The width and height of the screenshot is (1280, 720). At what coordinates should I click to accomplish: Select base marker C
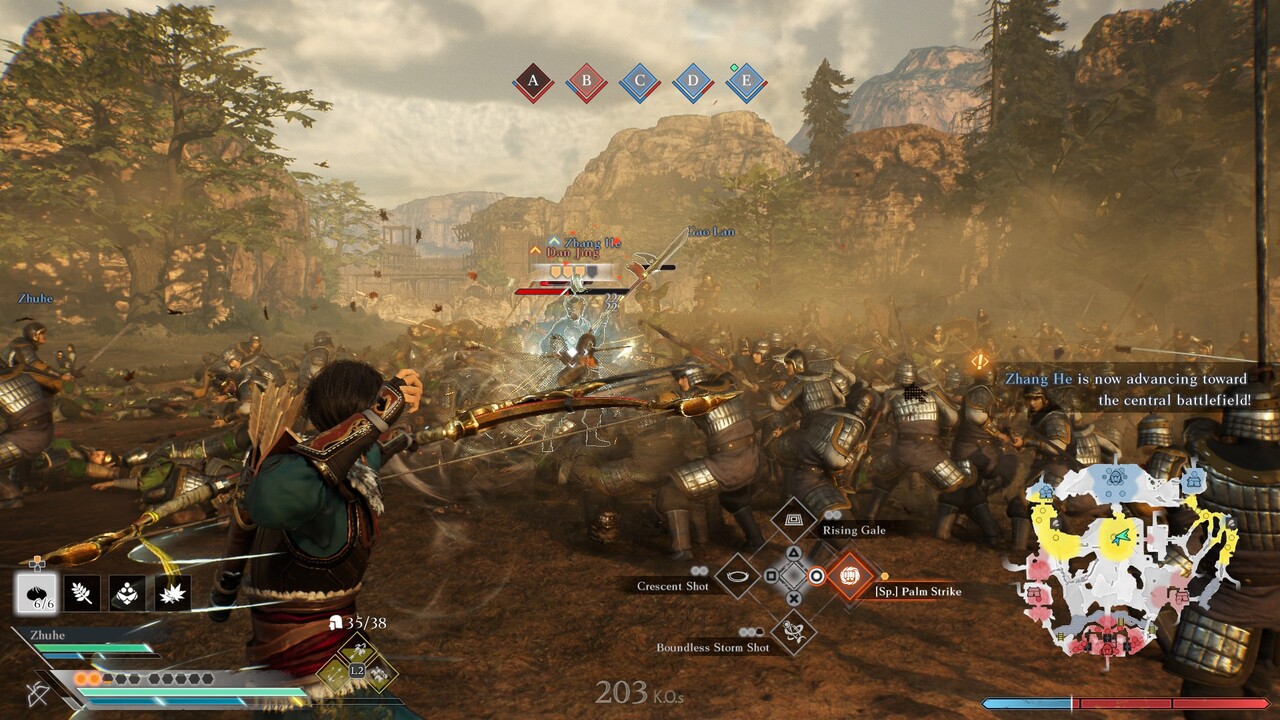click(x=639, y=83)
